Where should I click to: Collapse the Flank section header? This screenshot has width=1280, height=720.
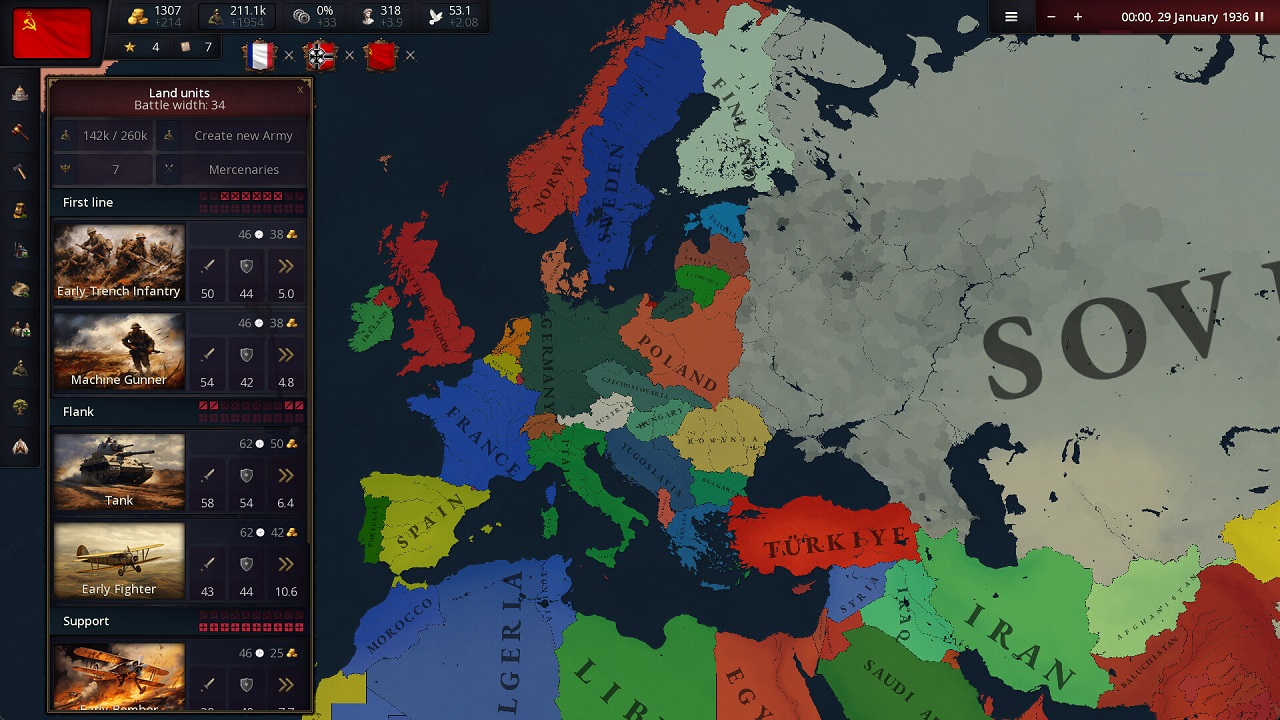(78, 411)
